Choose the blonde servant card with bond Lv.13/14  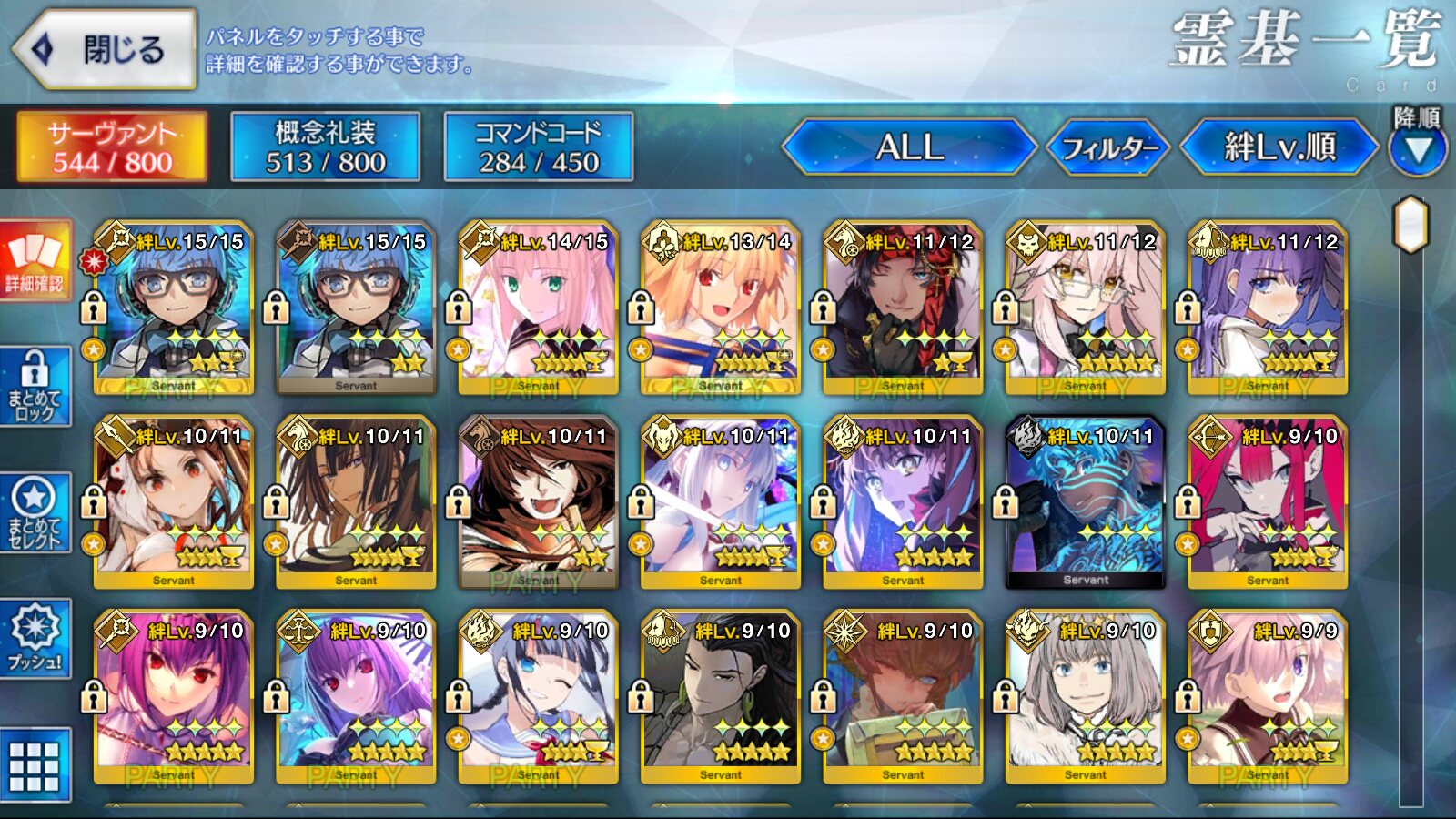[x=720, y=309]
